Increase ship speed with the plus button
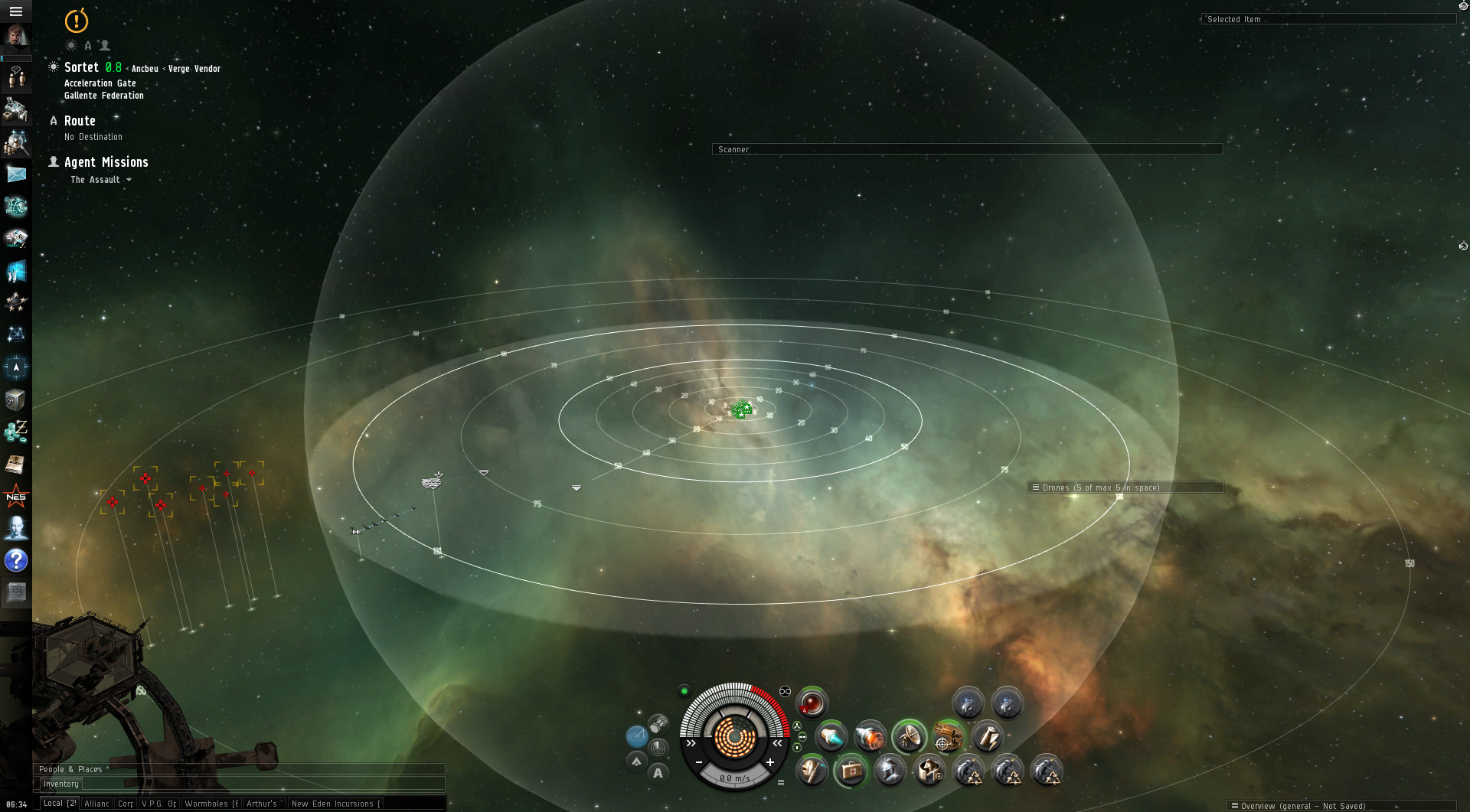 click(x=770, y=762)
